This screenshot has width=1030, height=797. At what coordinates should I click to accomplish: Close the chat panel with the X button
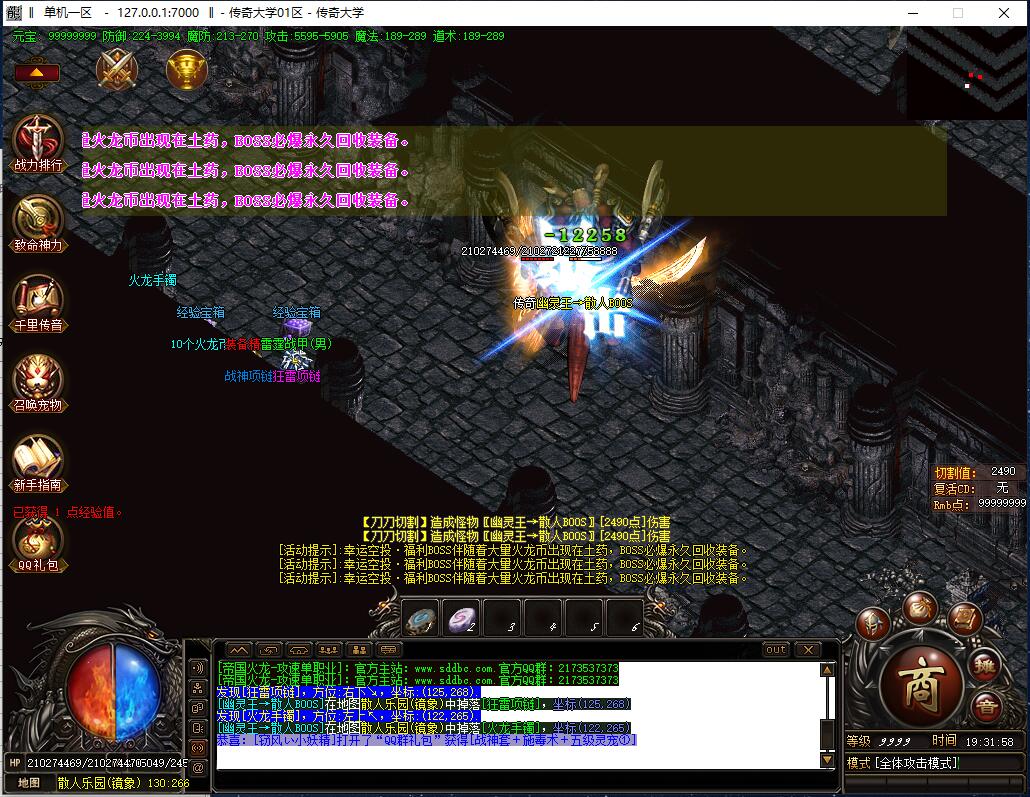[x=808, y=649]
